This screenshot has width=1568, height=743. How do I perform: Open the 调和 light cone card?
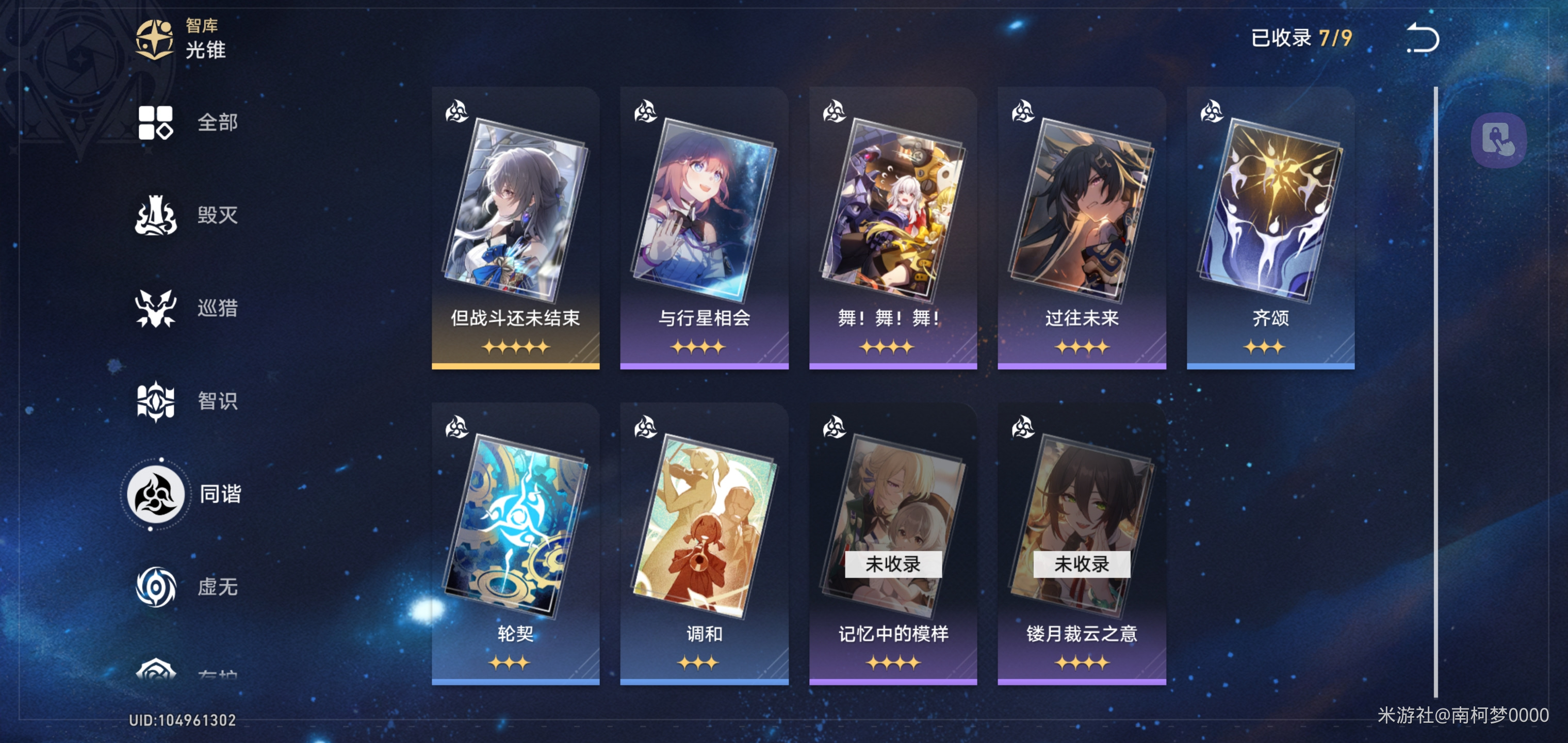coord(704,544)
